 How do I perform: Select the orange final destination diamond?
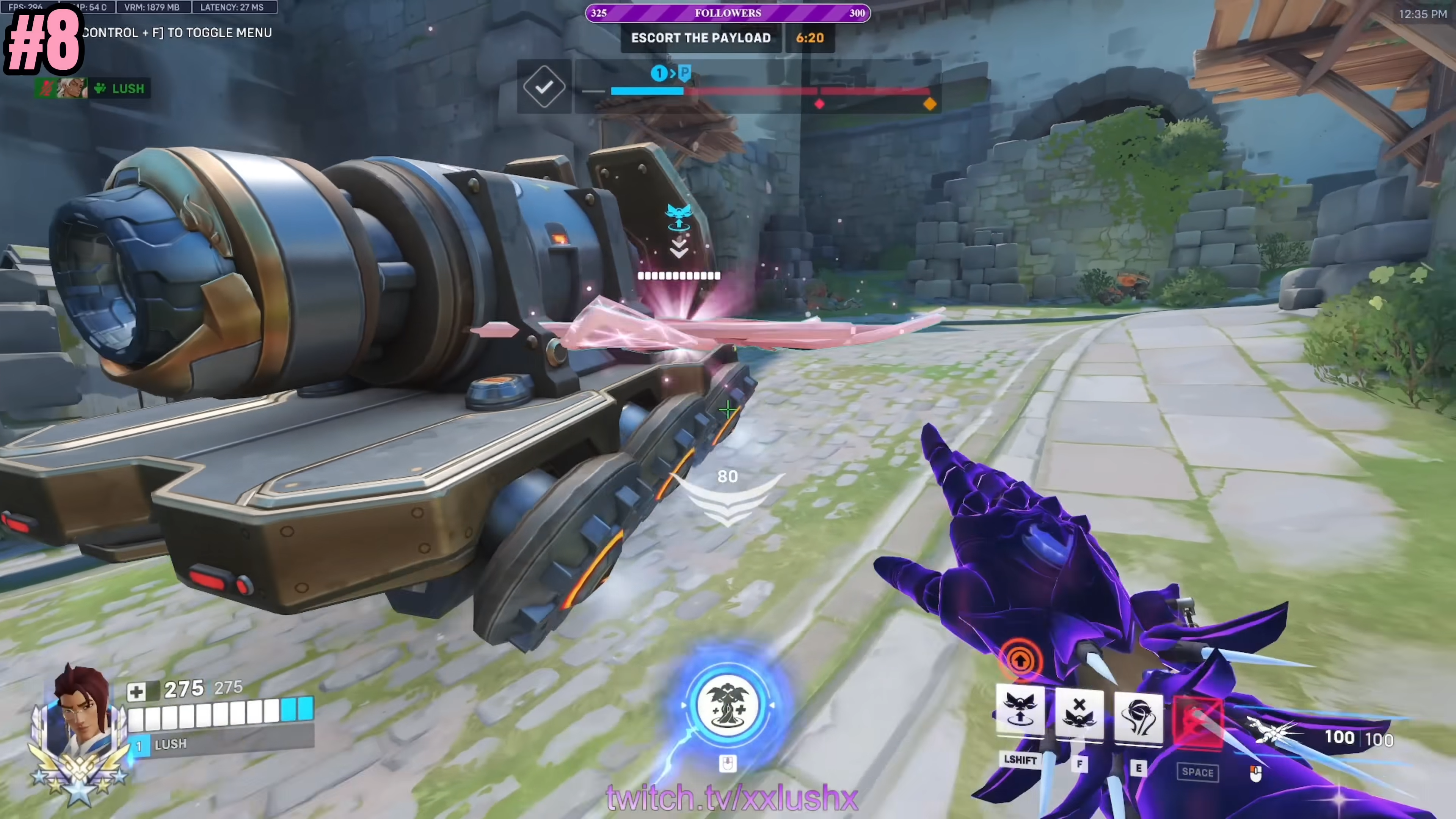point(930,104)
